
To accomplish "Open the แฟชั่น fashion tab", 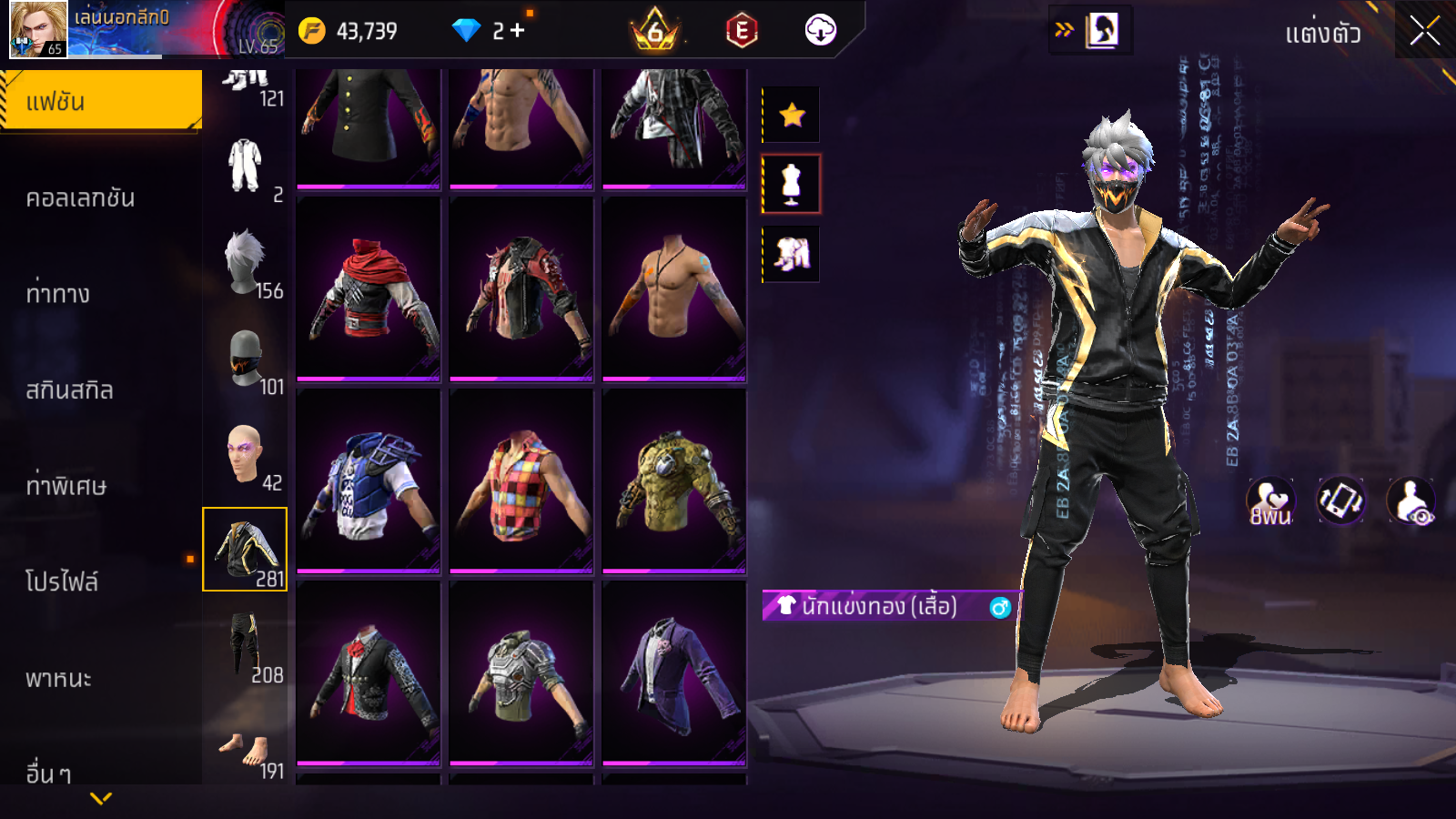I will pos(101,101).
